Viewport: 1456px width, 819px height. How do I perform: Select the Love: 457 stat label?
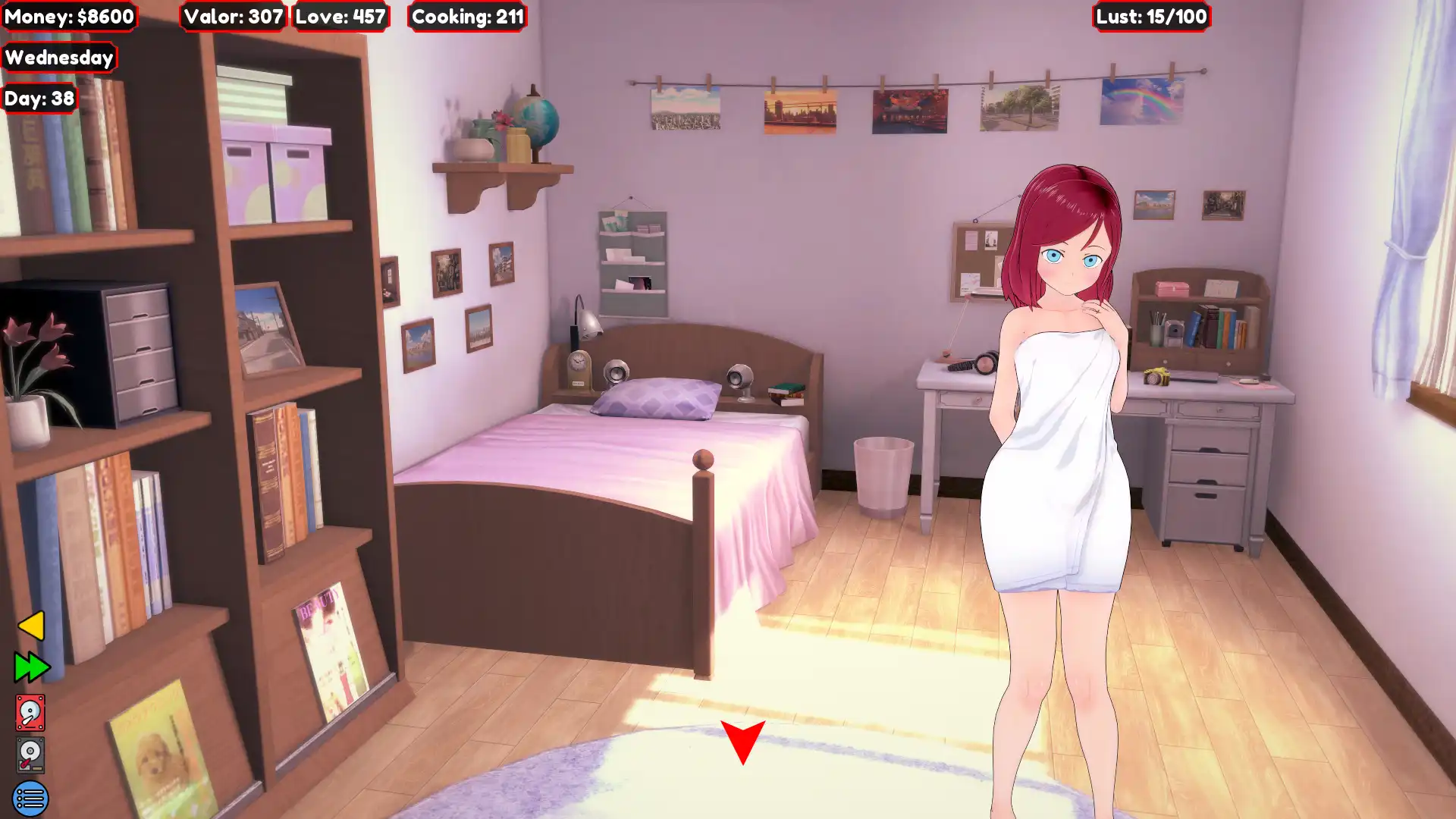click(340, 17)
